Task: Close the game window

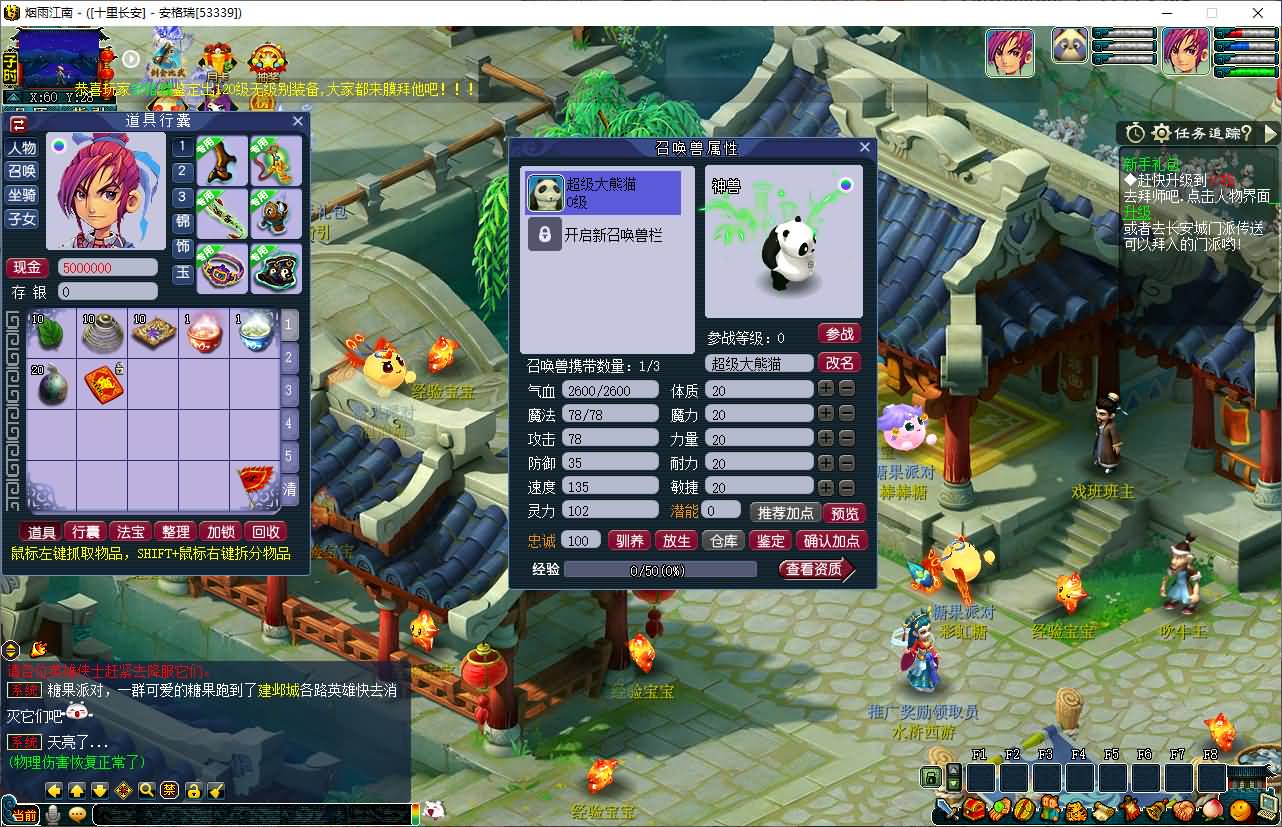Action: pos(1258,13)
